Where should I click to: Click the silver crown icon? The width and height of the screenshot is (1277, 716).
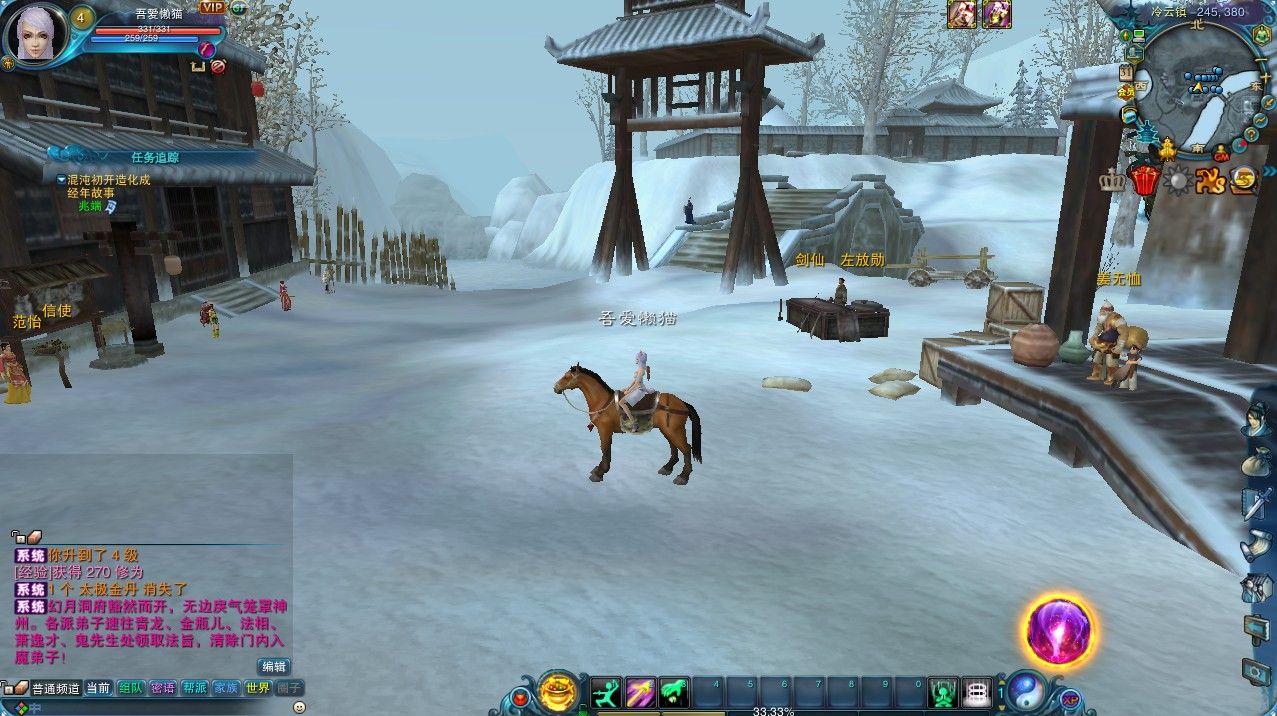pos(1112,181)
